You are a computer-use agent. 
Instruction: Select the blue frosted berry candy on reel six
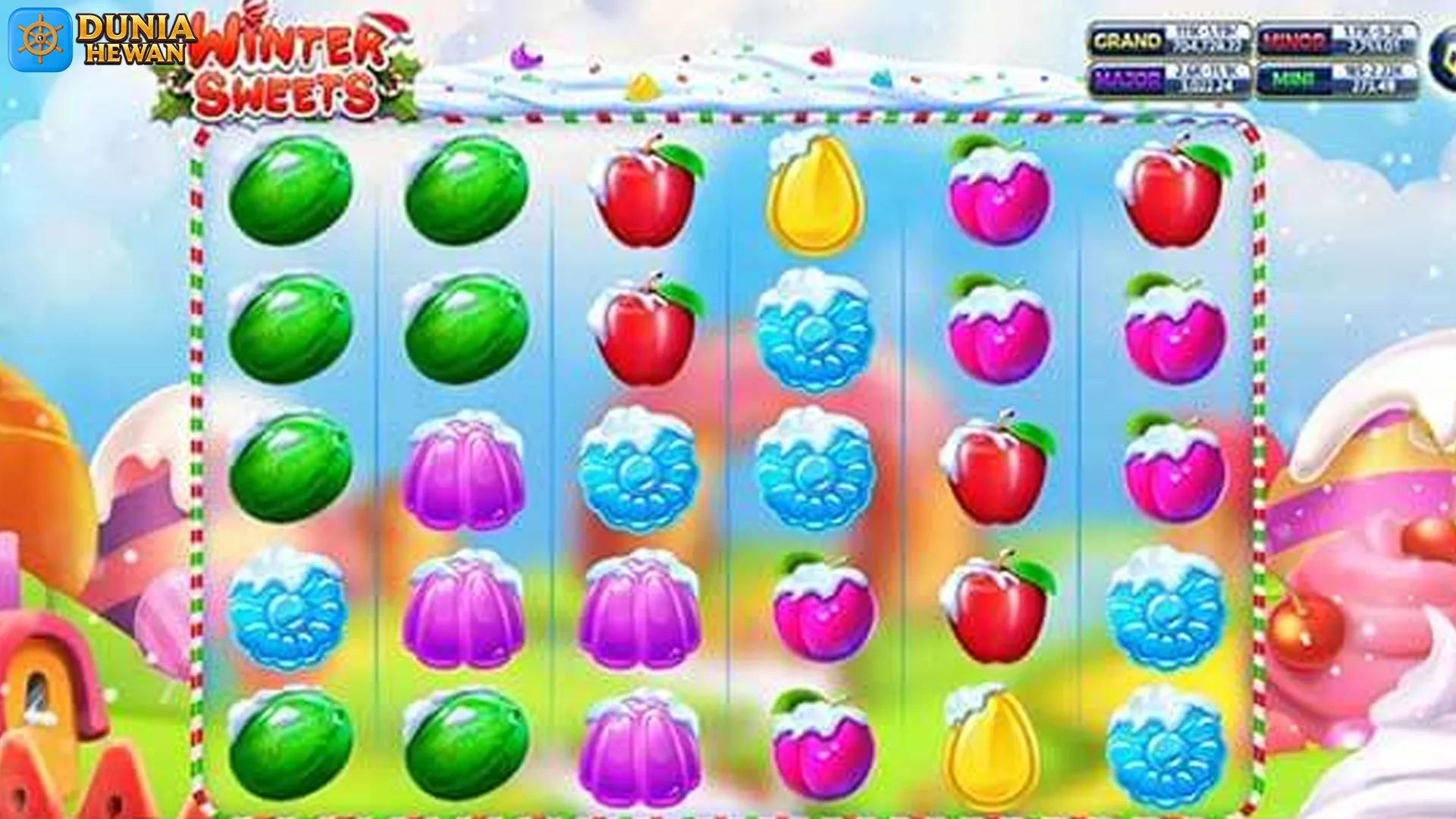pyautogui.click(x=1170, y=607)
